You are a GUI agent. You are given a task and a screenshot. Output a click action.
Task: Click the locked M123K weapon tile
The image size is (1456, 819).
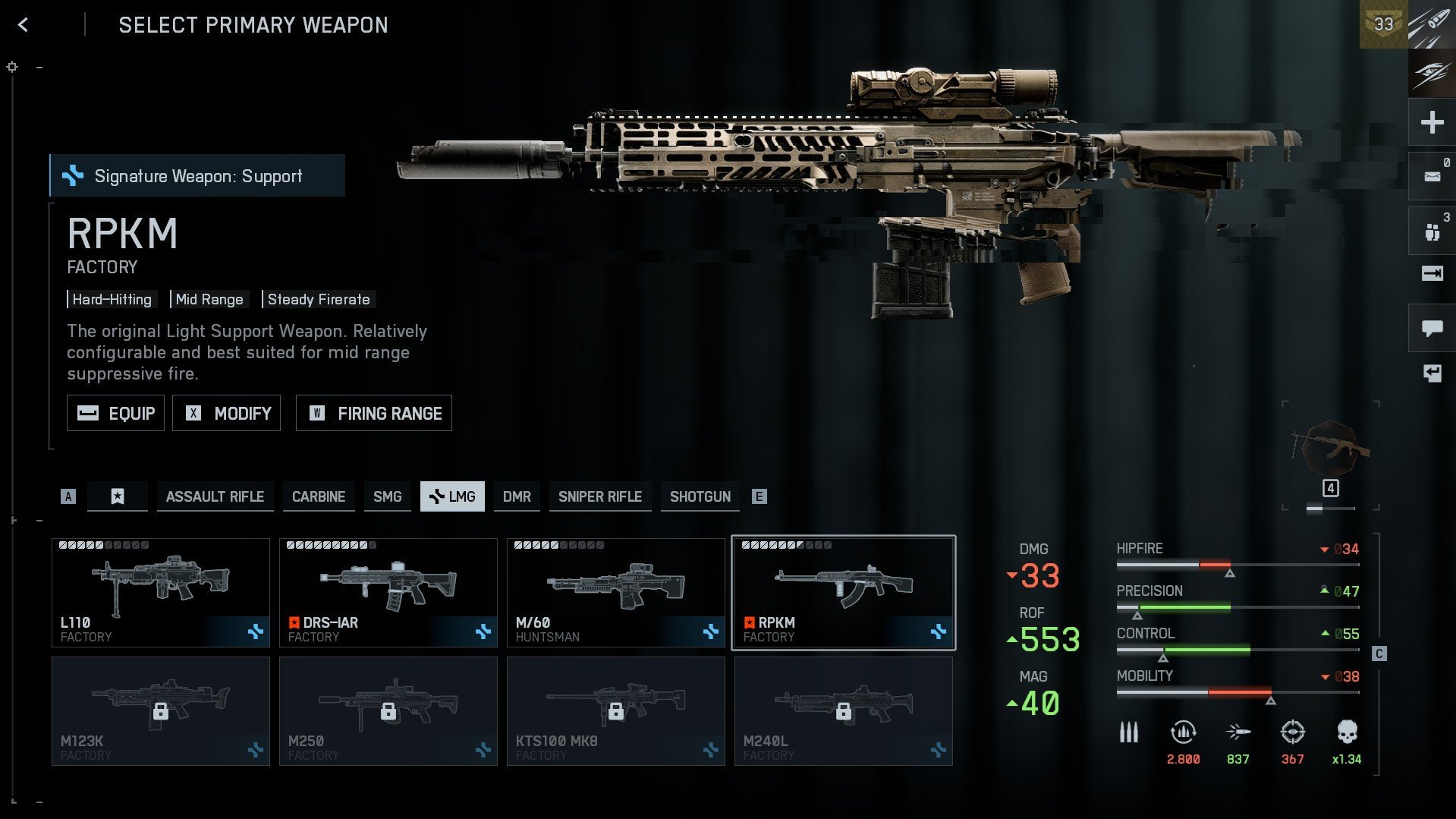pos(161,711)
